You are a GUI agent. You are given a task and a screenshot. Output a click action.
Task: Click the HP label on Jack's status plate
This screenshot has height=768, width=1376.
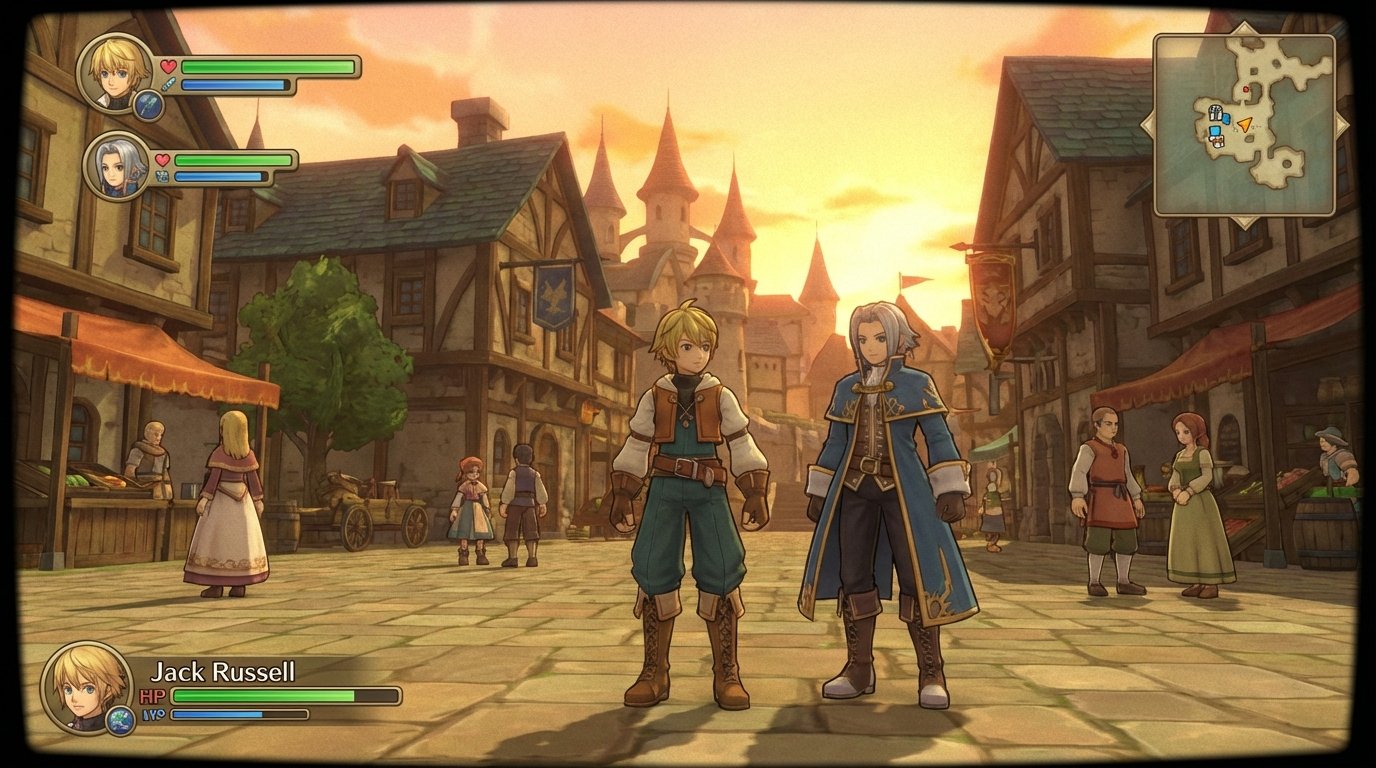[x=152, y=694]
